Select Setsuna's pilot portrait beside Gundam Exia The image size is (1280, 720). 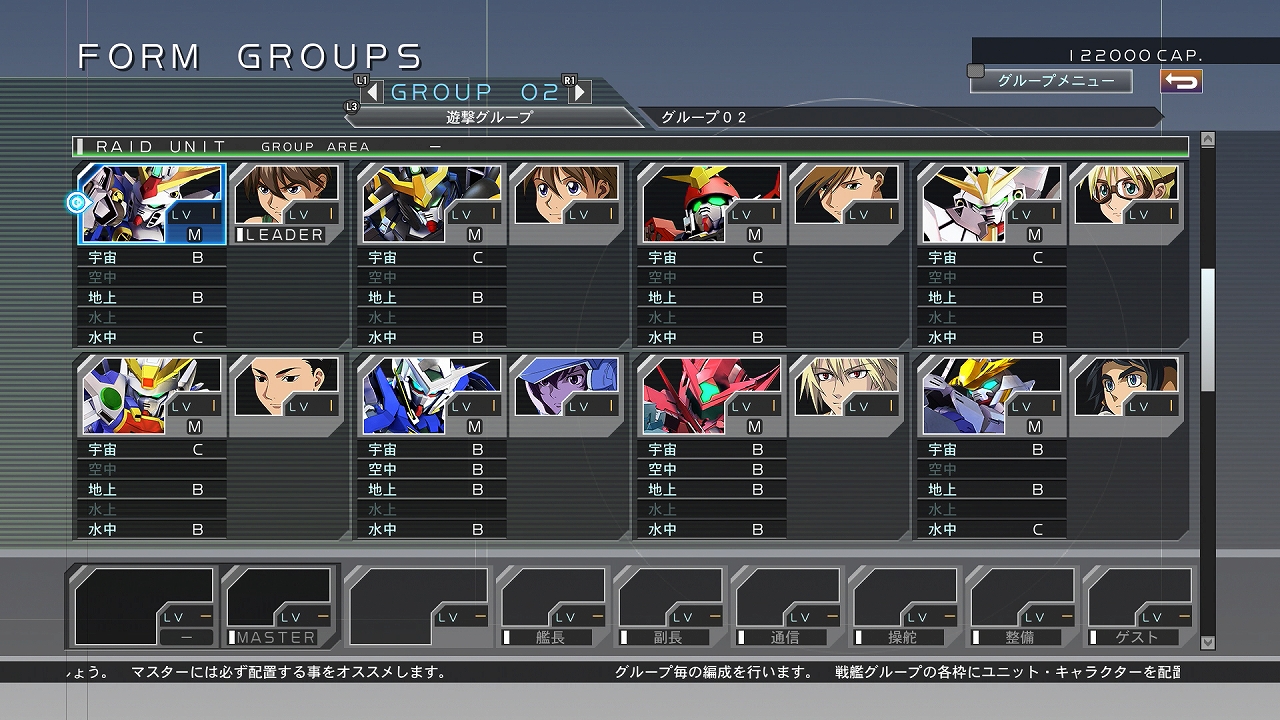point(567,387)
